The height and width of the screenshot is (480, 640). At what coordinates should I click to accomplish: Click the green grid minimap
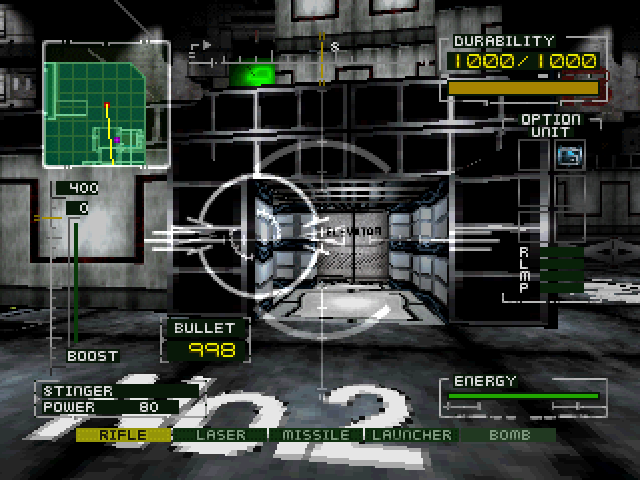(x=105, y=105)
